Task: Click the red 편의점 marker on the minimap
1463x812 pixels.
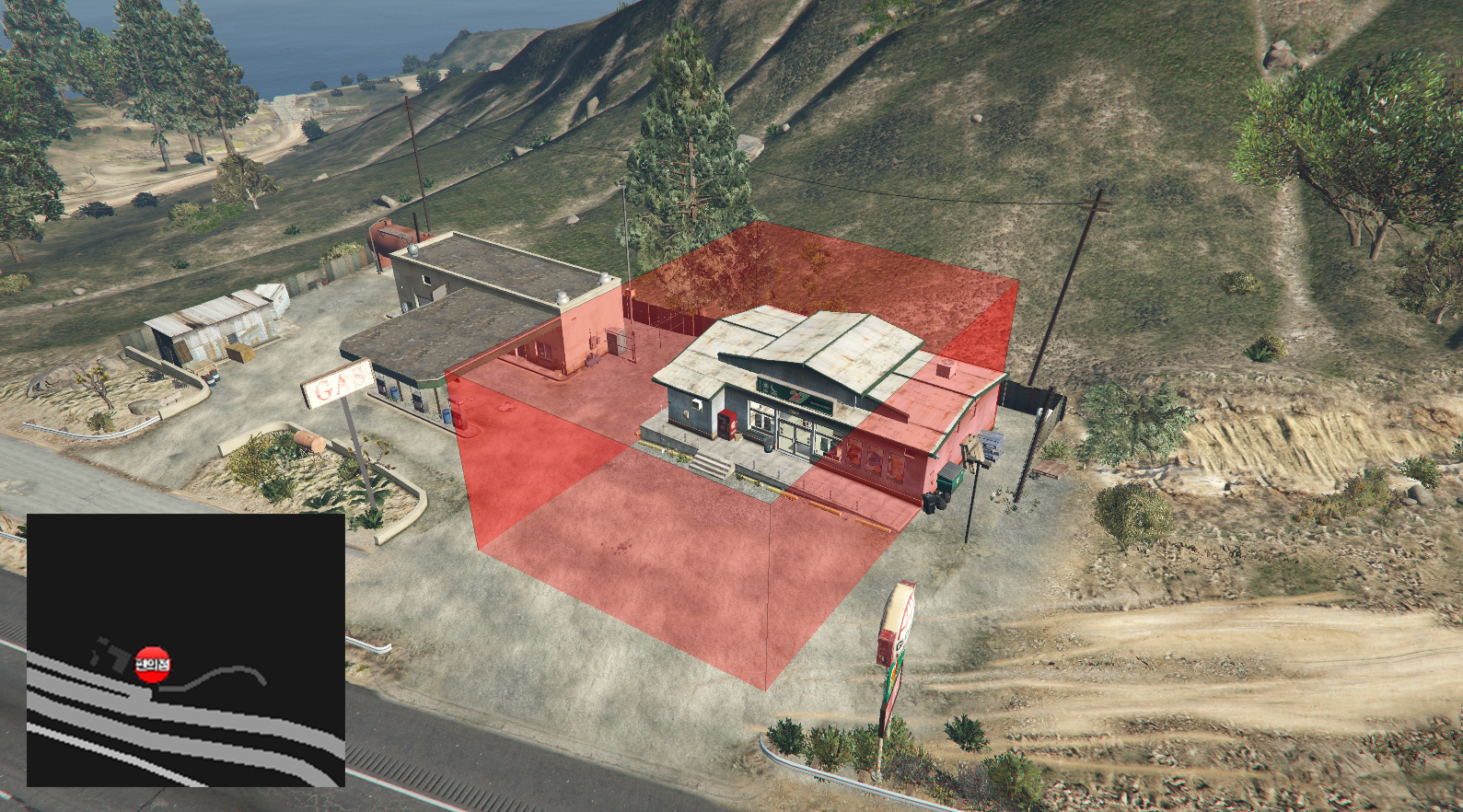Action: pyautogui.click(x=153, y=665)
